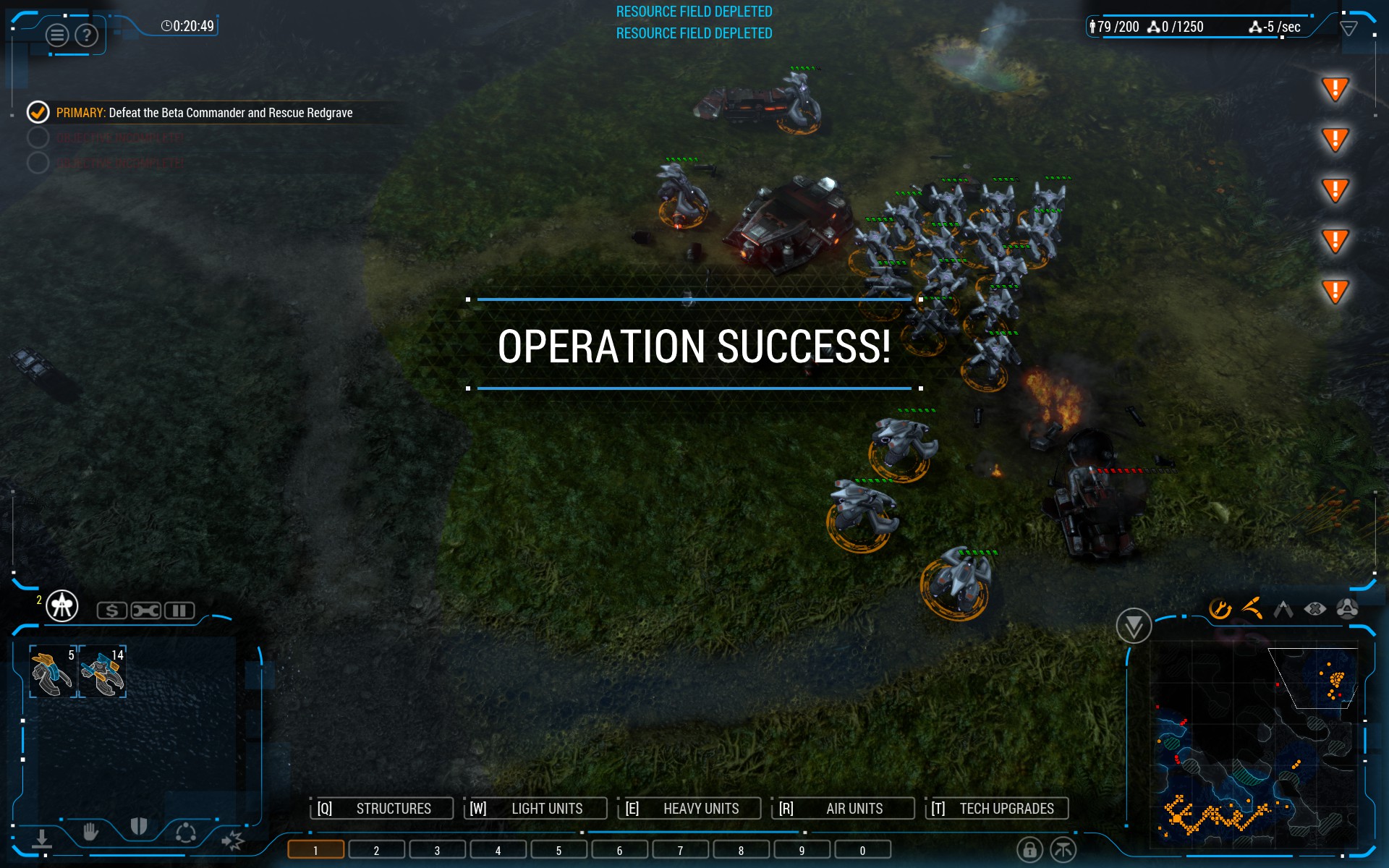Open the main menu hamburger icon

pos(57,35)
